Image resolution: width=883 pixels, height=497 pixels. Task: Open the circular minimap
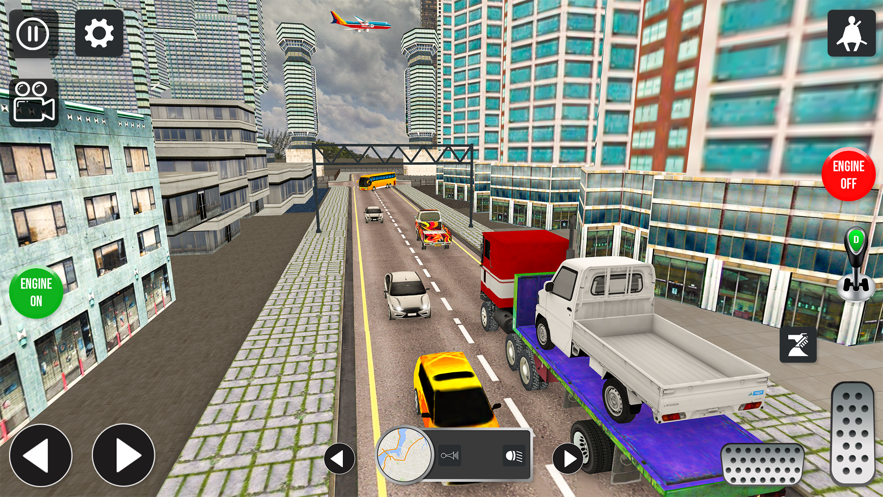pyautogui.click(x=404, y=455)
